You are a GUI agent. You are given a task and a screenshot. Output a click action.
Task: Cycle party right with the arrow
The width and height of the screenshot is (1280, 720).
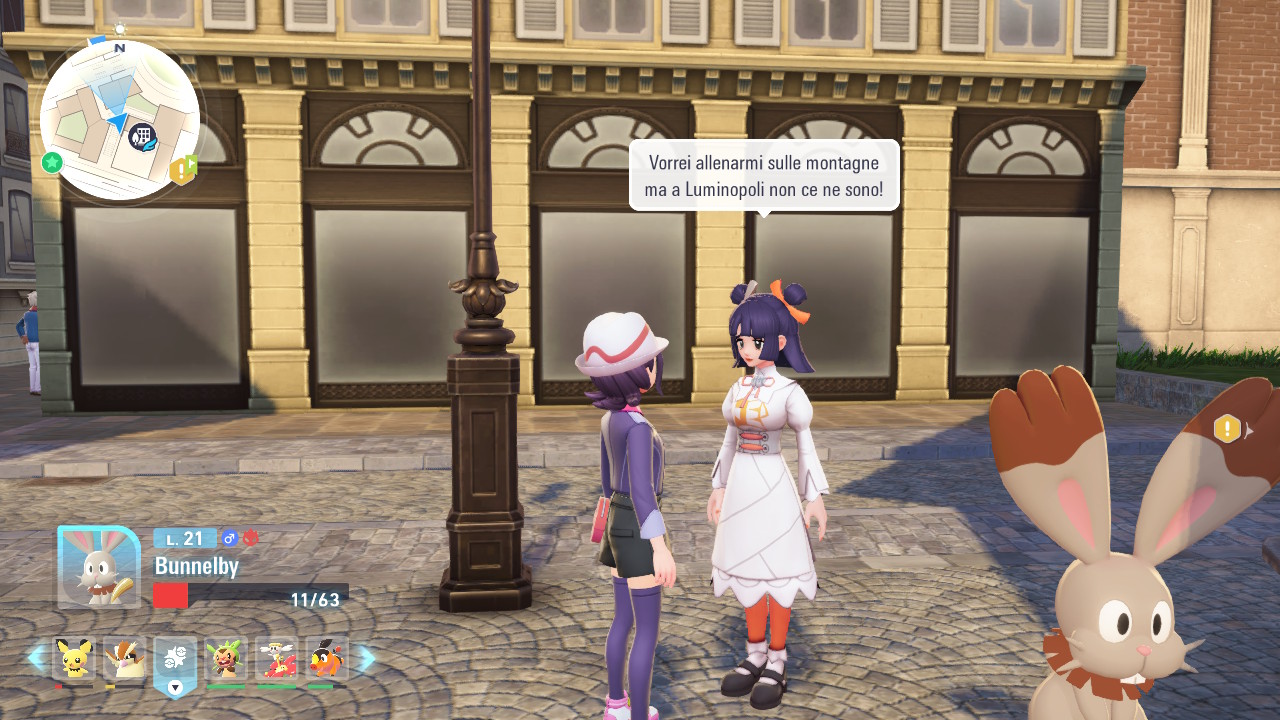click(x=366, y=658)
